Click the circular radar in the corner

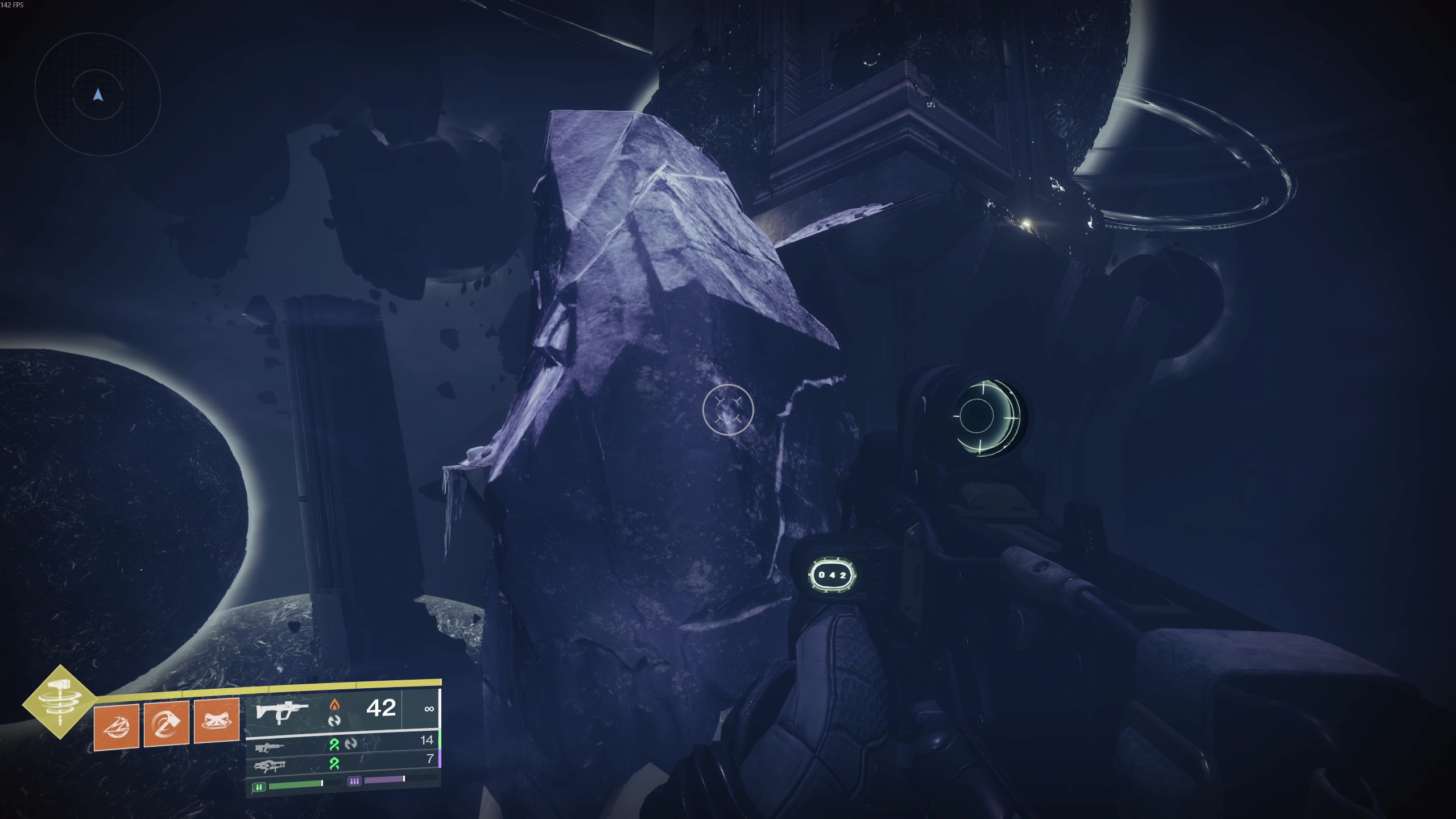(x=98, y=97)
